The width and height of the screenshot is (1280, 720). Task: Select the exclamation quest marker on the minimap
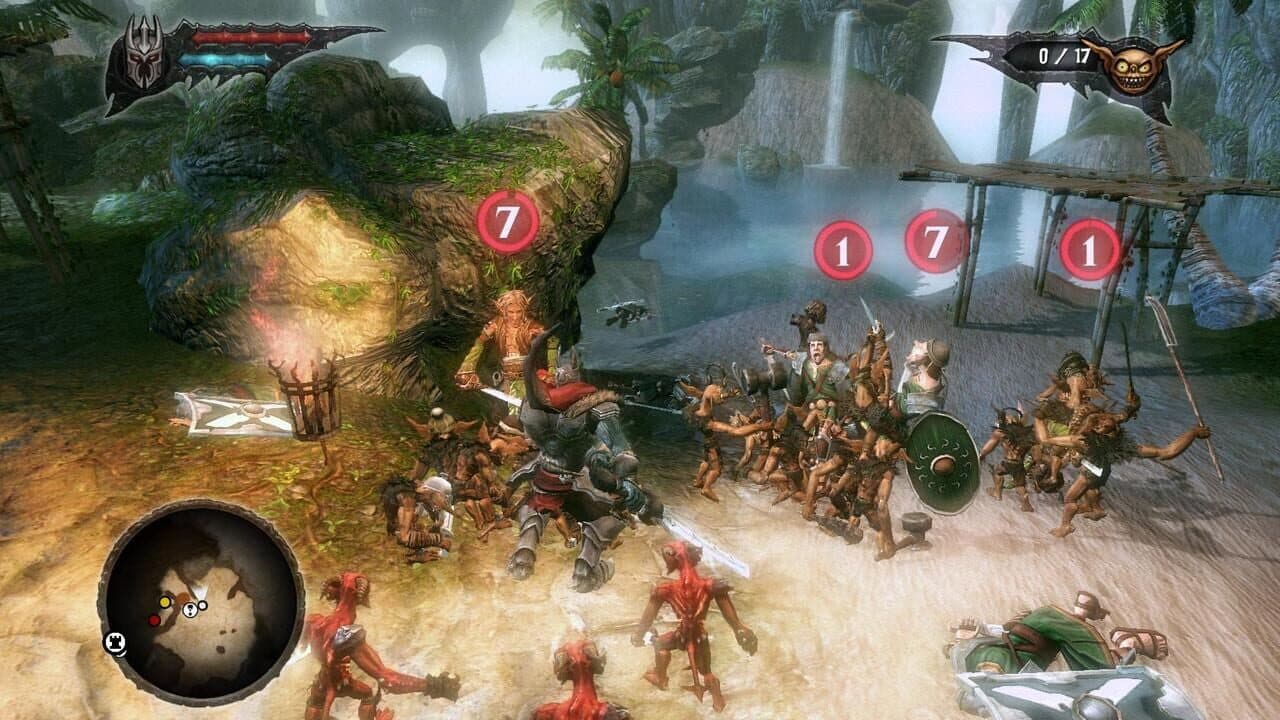pyautogui.click(x=189, y=609)
